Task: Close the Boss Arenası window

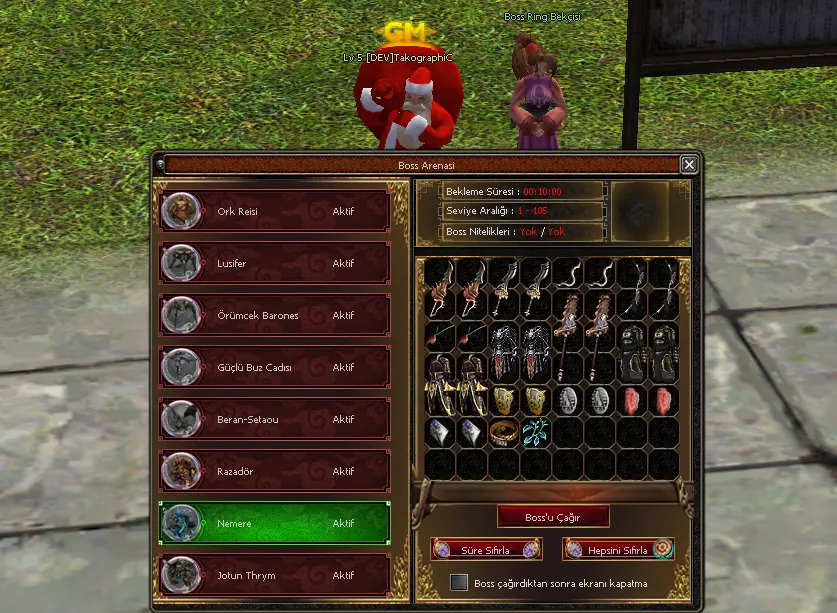Action: tap(689, 165)
